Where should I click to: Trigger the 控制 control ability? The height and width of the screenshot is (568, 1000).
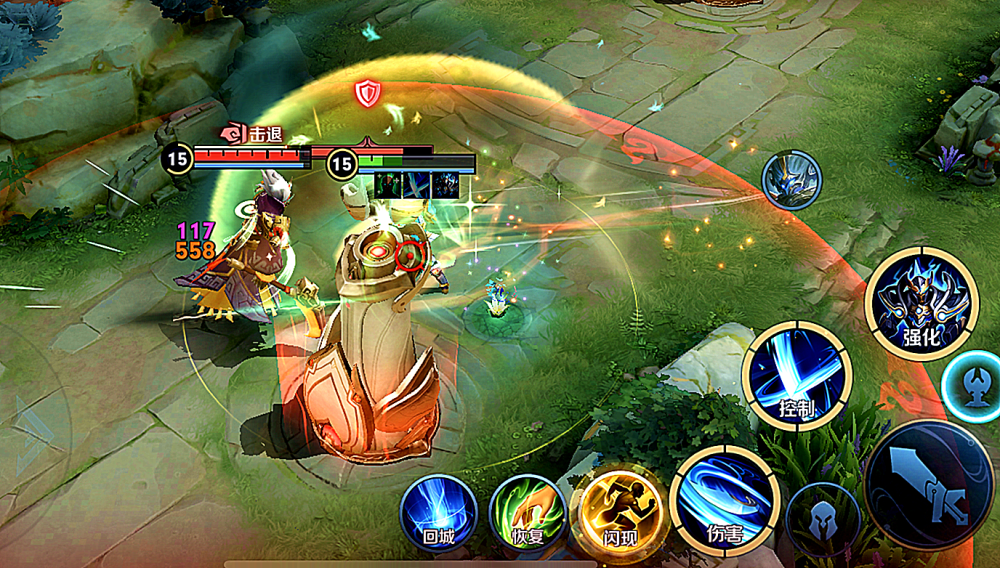tap(796, 377)
